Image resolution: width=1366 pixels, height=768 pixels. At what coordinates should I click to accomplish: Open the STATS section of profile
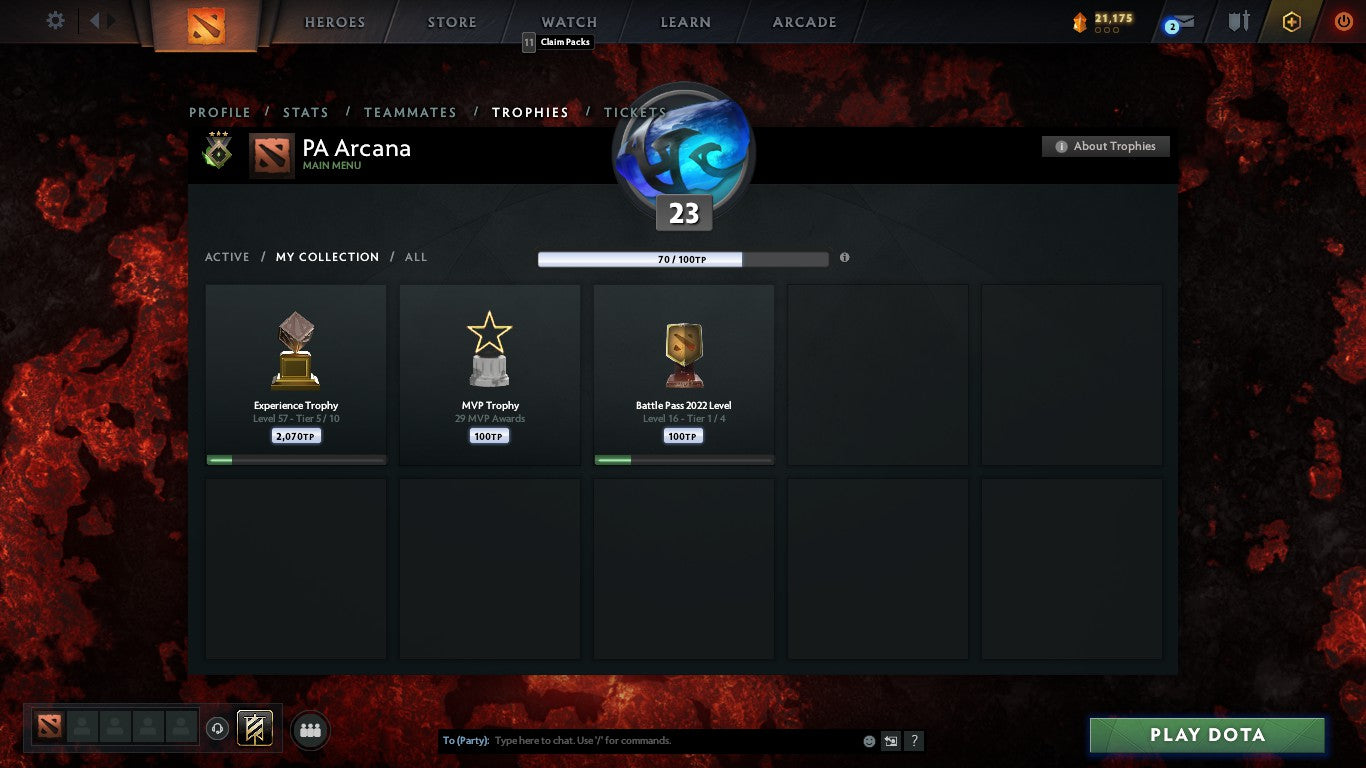(x=306, y=112)
